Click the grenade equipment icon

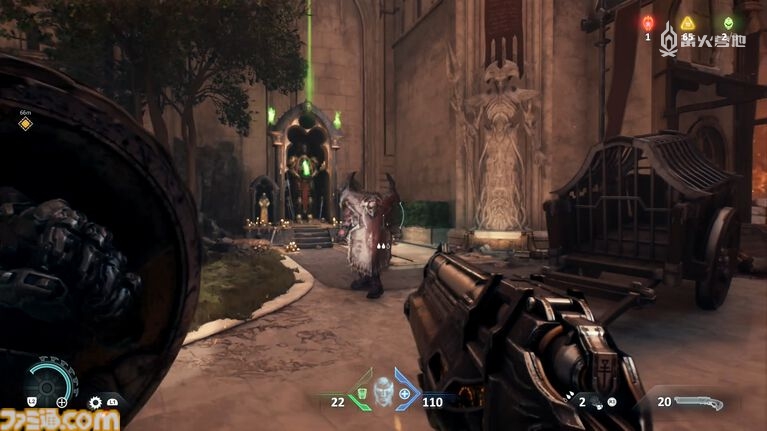coord(597,402)
